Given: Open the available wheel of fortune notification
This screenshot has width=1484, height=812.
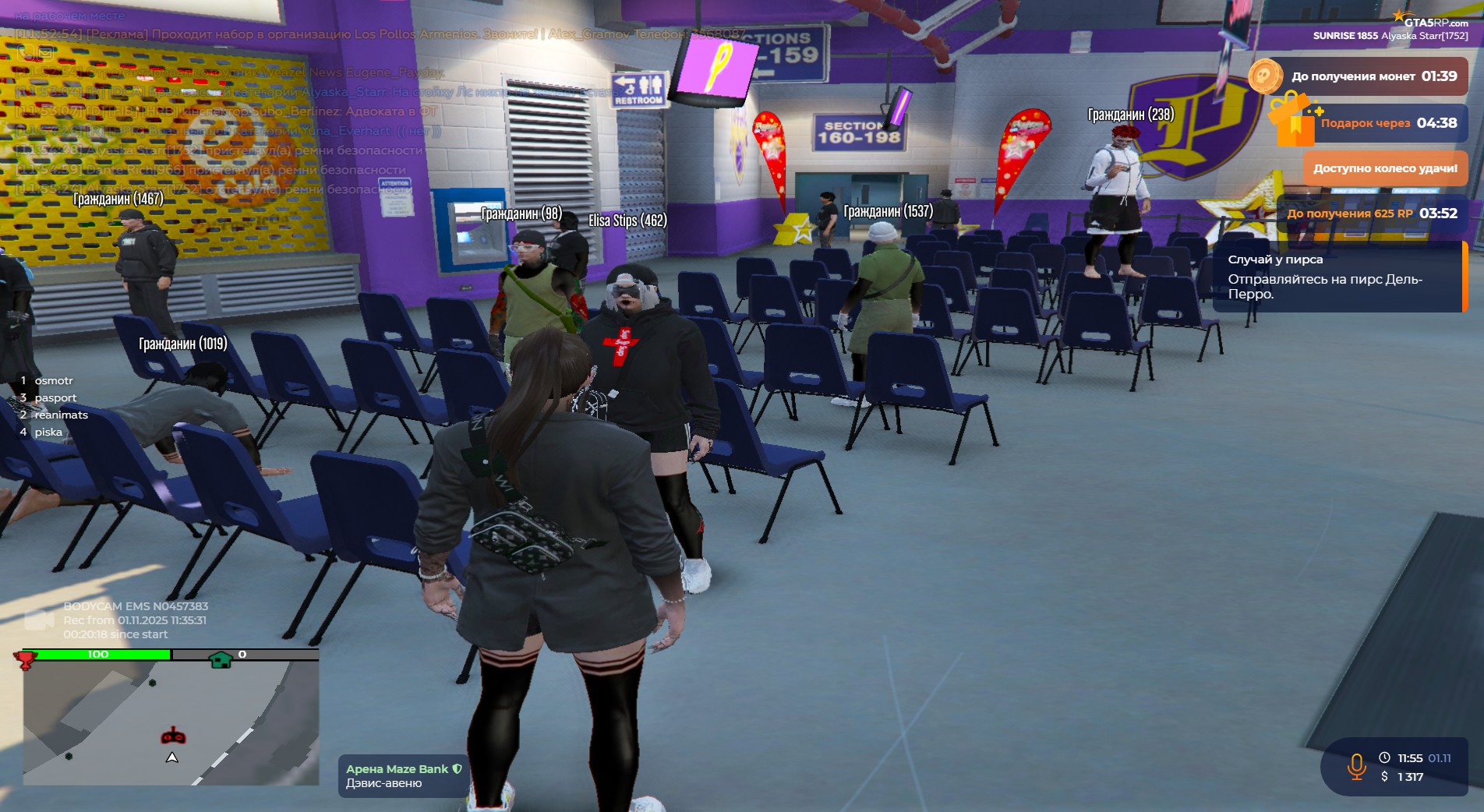Looking at the screenshot, I should [1384, 168].
